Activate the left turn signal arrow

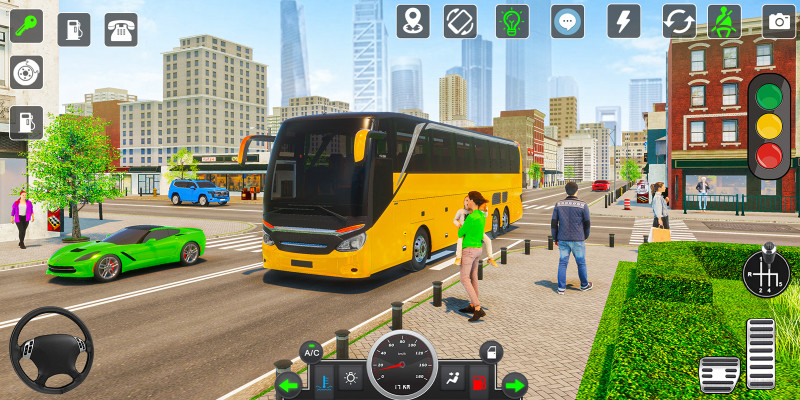(289, 384)
